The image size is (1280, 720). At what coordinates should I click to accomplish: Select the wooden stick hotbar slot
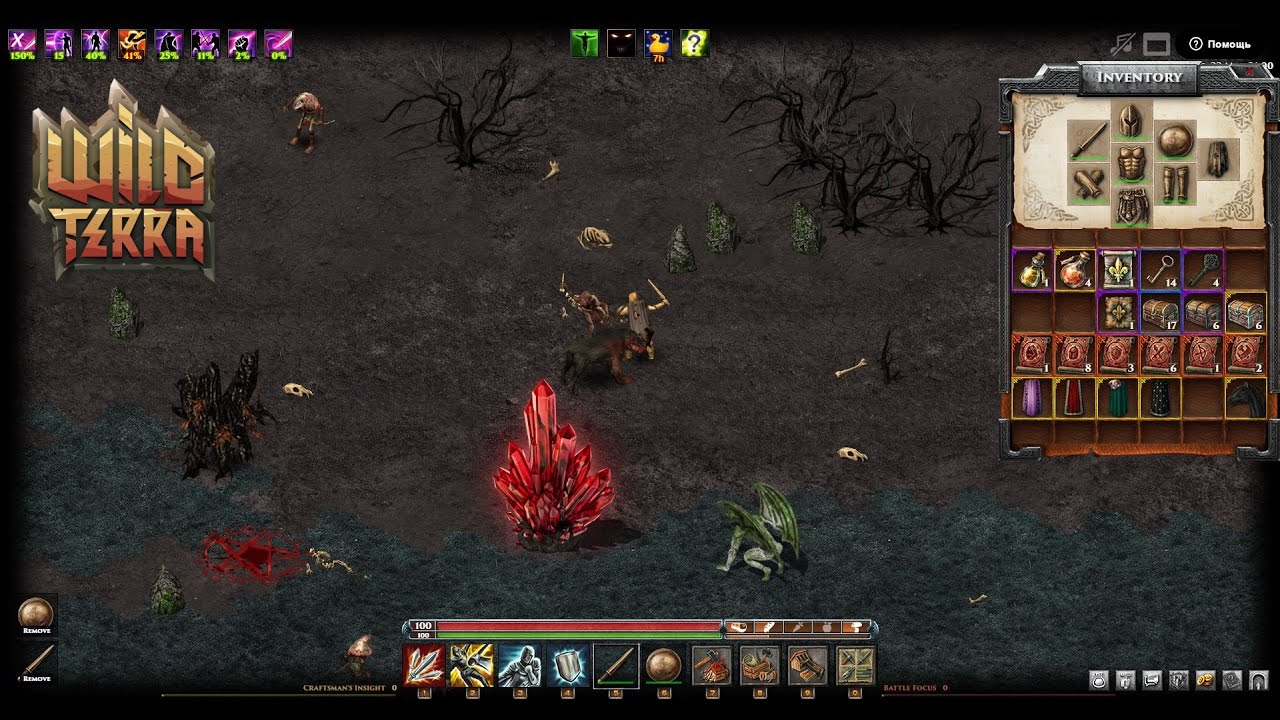[x=615, y=665]
